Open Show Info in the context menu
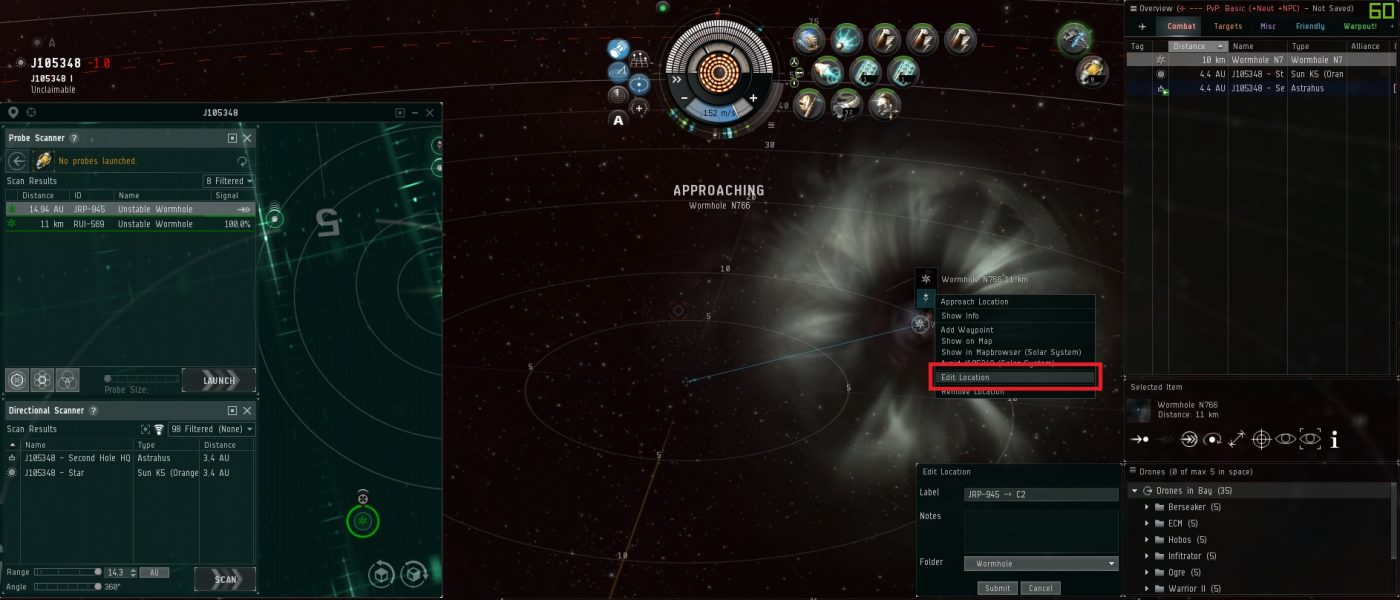 [x=960, y=316]
